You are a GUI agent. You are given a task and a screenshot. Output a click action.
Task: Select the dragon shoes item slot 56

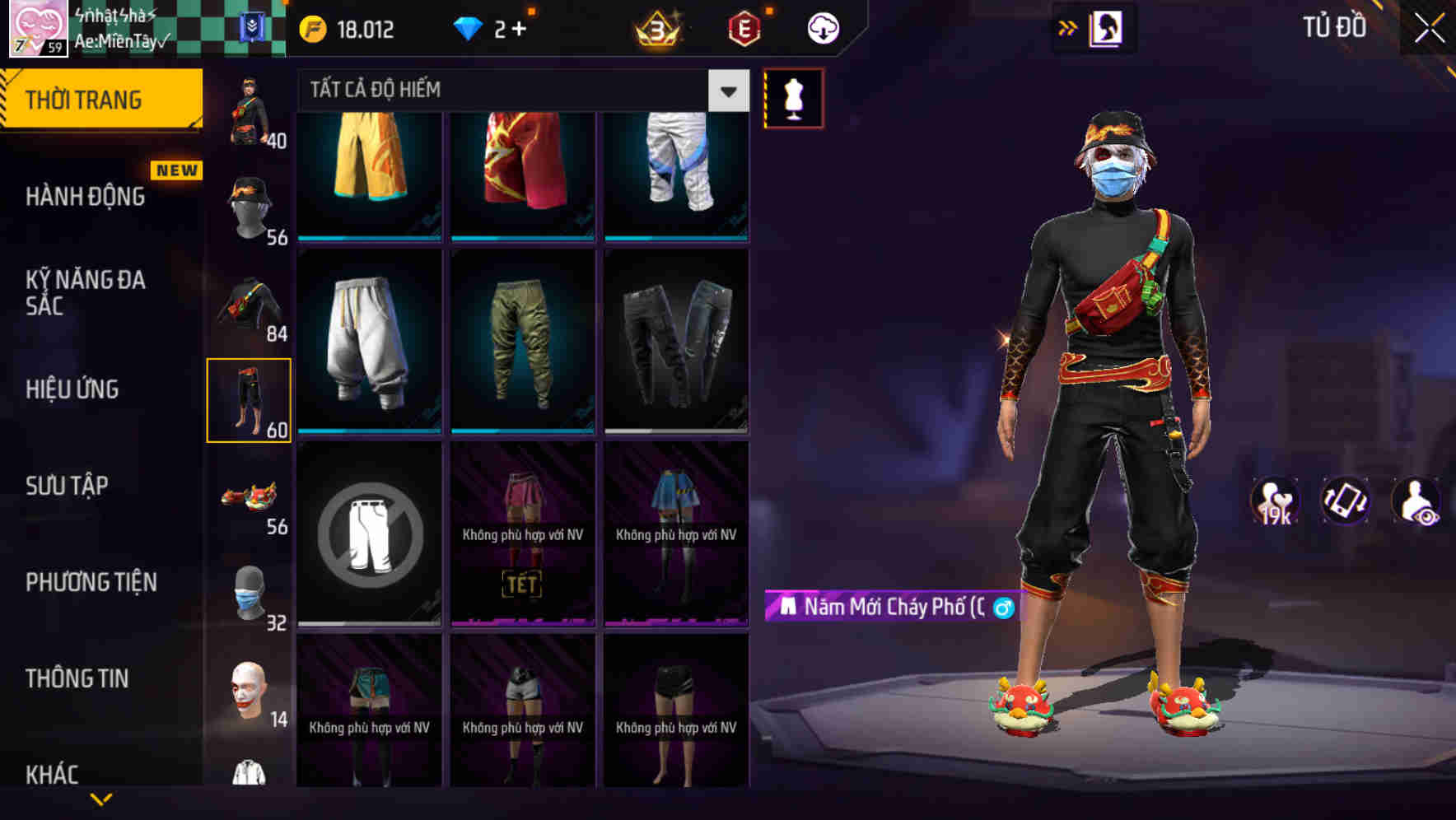click(x=249, y=496)
